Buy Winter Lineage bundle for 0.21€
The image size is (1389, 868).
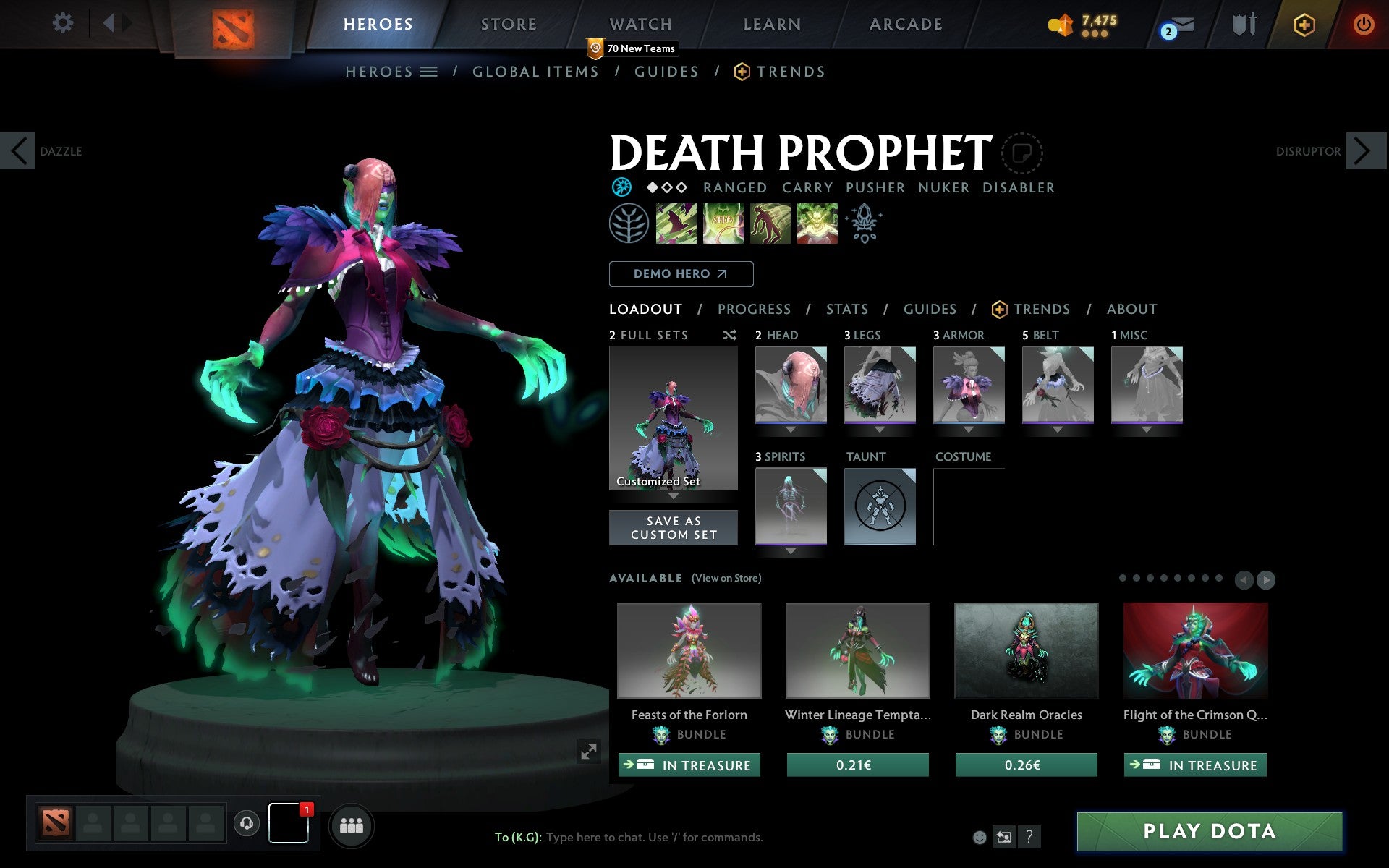857,765
